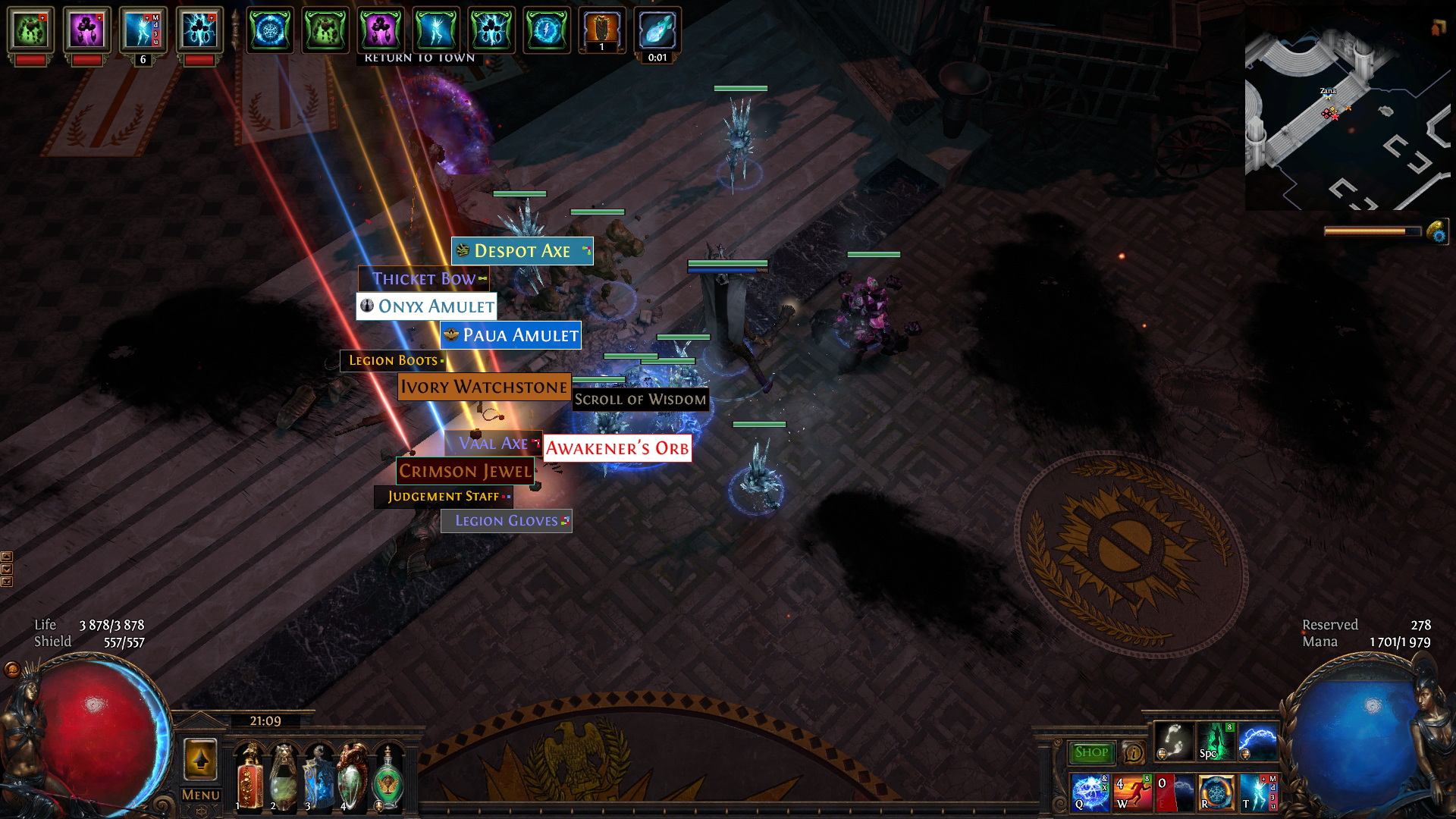Screen dimensions: 1456x819
Task: Select the lightning orb skill on Q
Action: click(x=1090, y=792)
